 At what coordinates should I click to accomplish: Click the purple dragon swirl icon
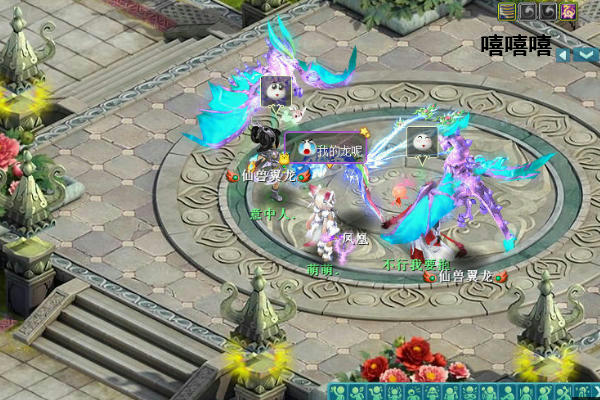567,11
